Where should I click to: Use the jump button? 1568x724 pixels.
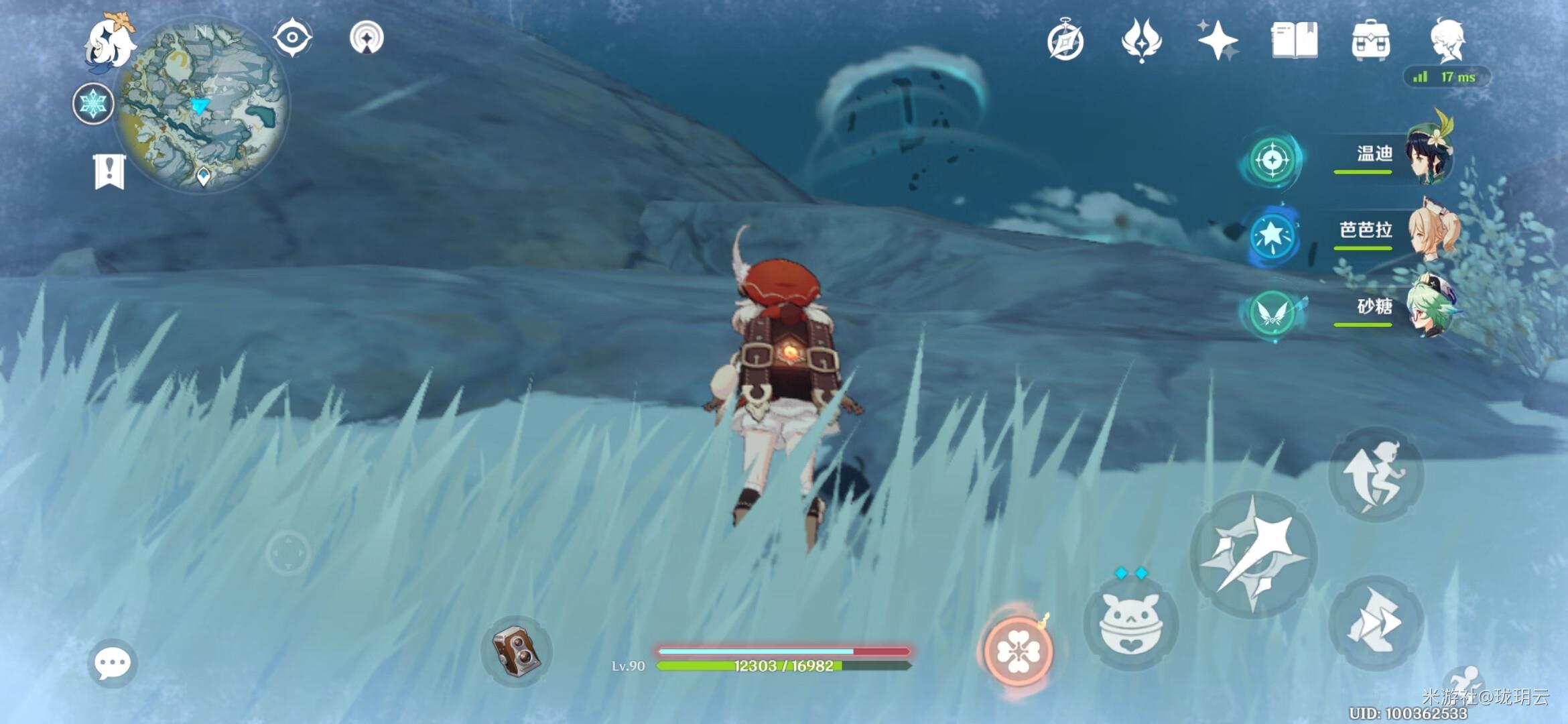[x=1375, y=475]
